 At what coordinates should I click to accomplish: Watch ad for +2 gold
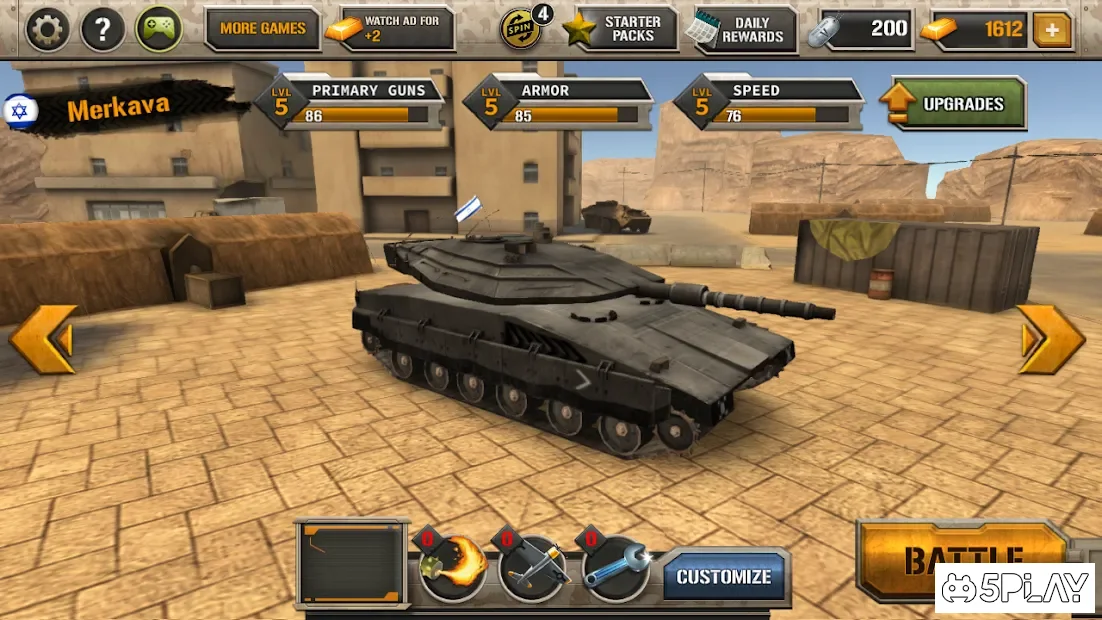click(390, 29)
